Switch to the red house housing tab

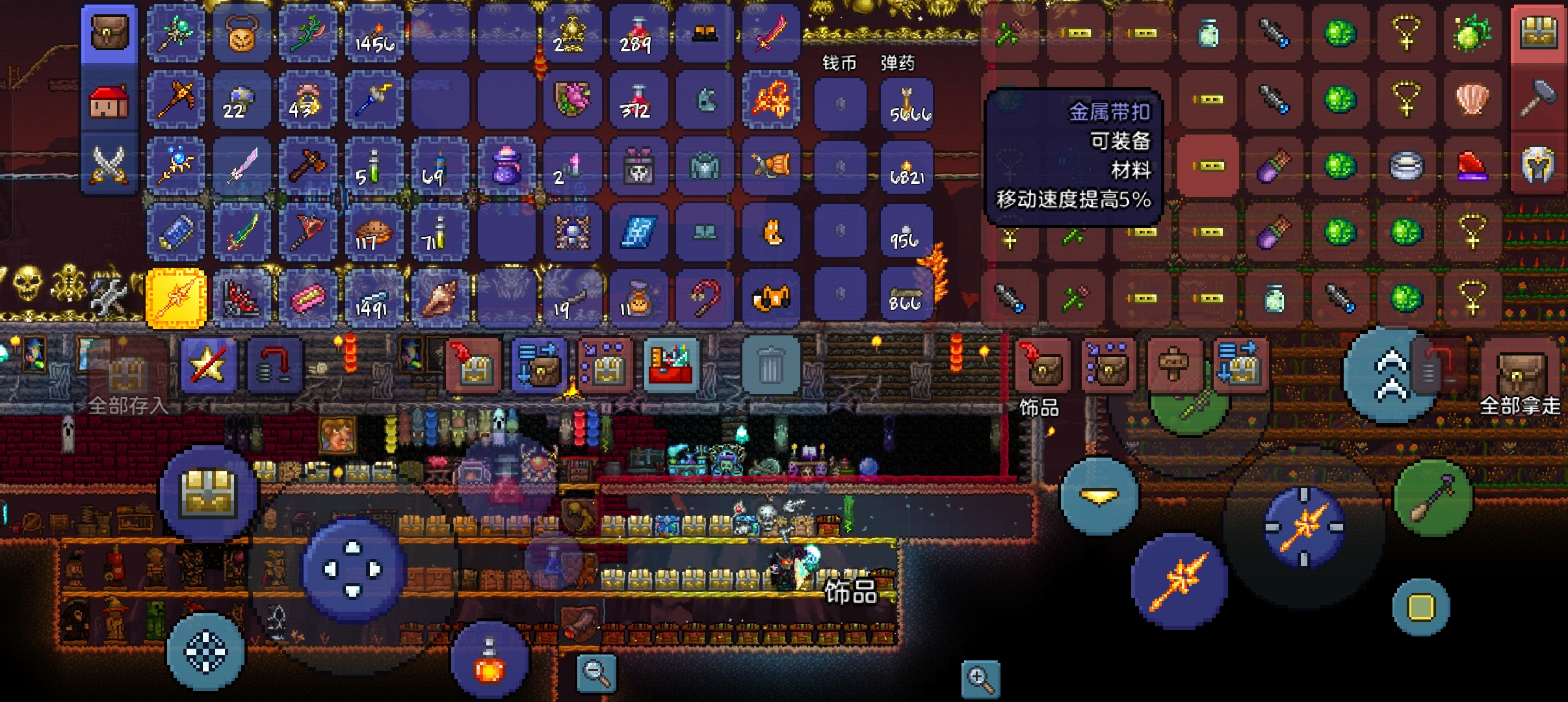pyautogui.click(x=109, y=101)
